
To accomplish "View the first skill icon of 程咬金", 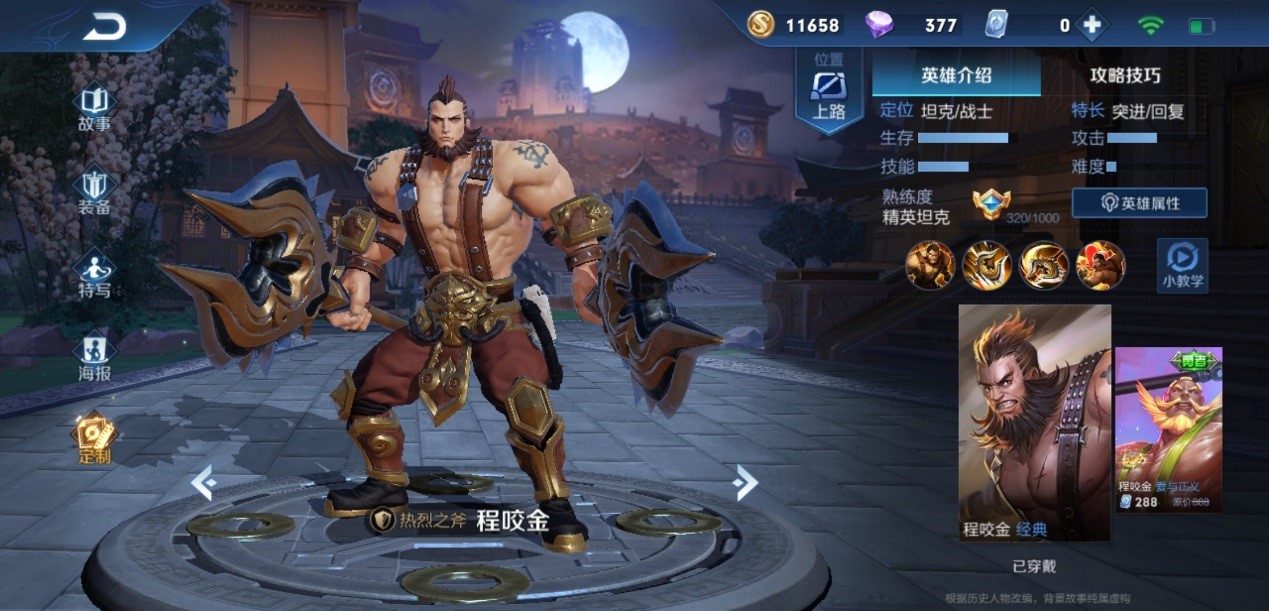I will [929, 265].
